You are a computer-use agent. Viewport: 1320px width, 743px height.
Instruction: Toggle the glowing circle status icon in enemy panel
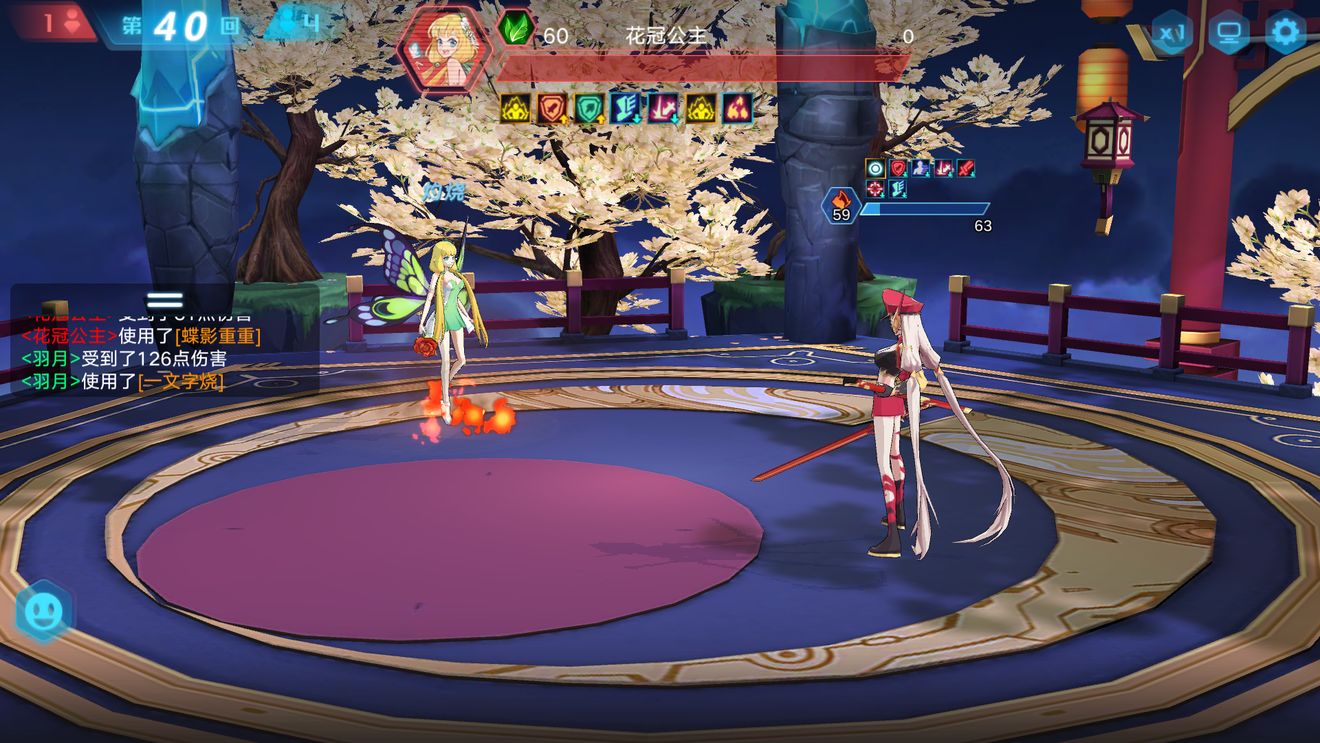click(x=873, y=167)
